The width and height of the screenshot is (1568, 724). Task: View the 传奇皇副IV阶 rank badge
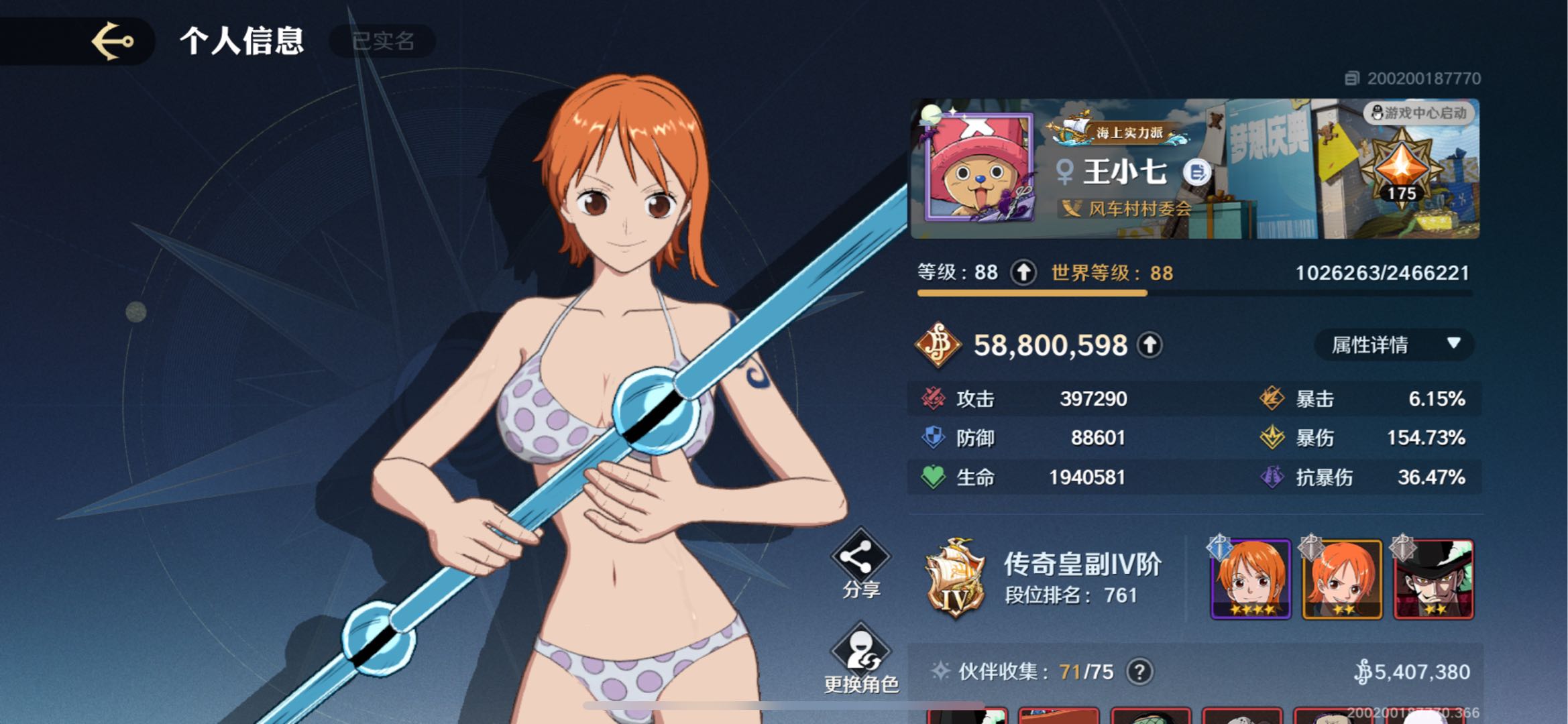coord(955,578)
